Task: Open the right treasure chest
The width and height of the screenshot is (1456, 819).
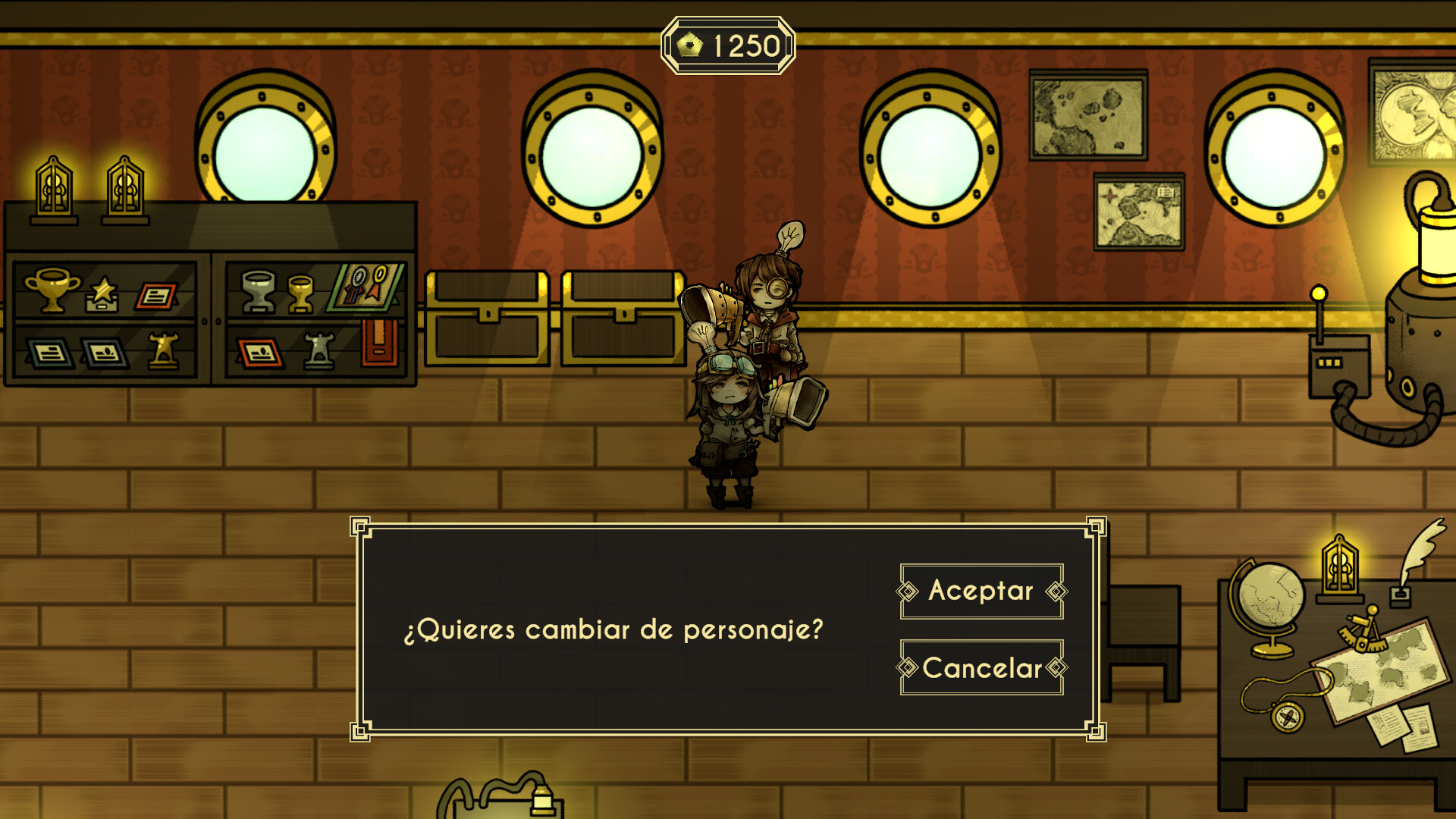Action: point(619,318)
